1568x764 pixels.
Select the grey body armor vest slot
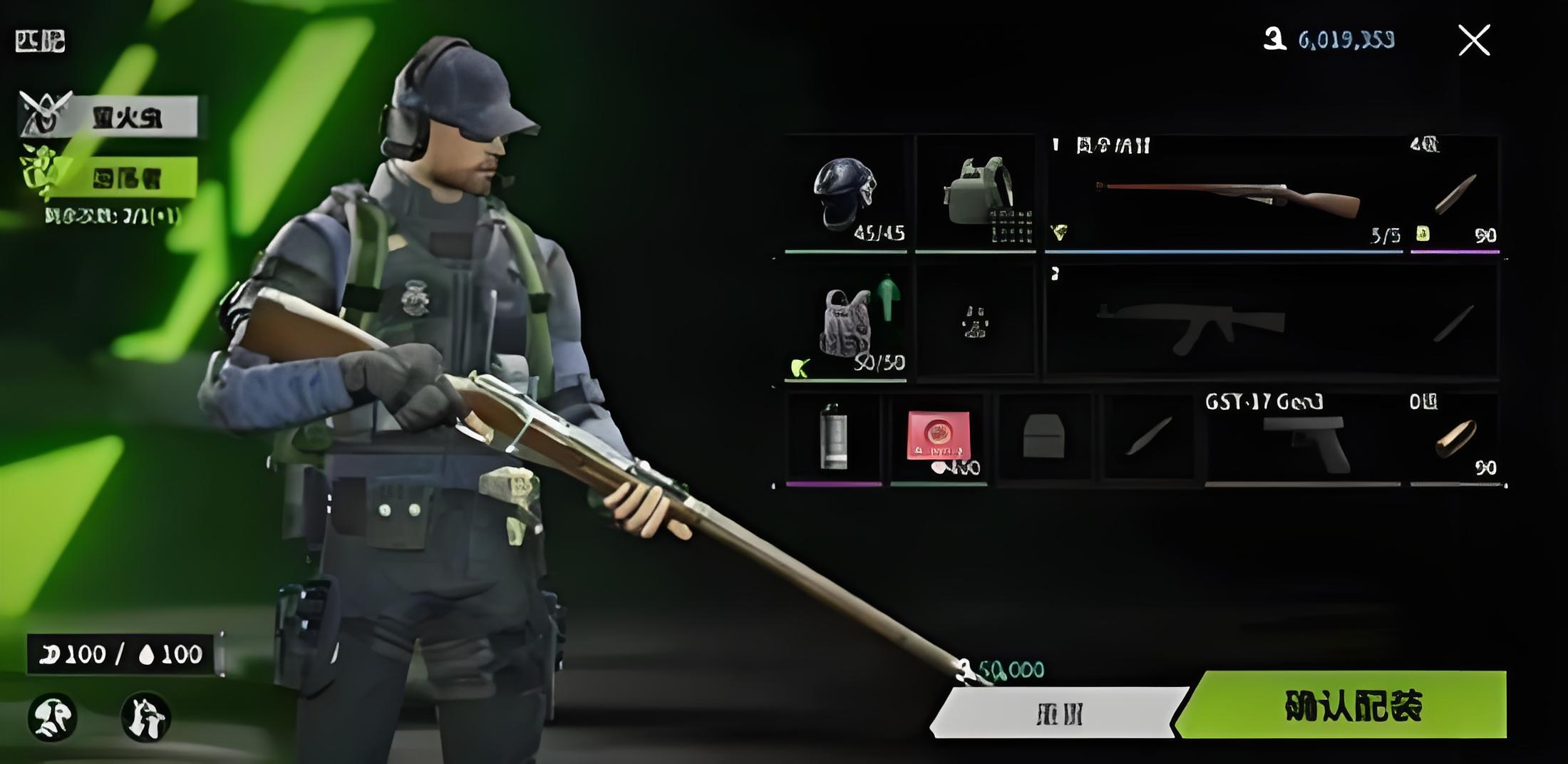[845, 323]
